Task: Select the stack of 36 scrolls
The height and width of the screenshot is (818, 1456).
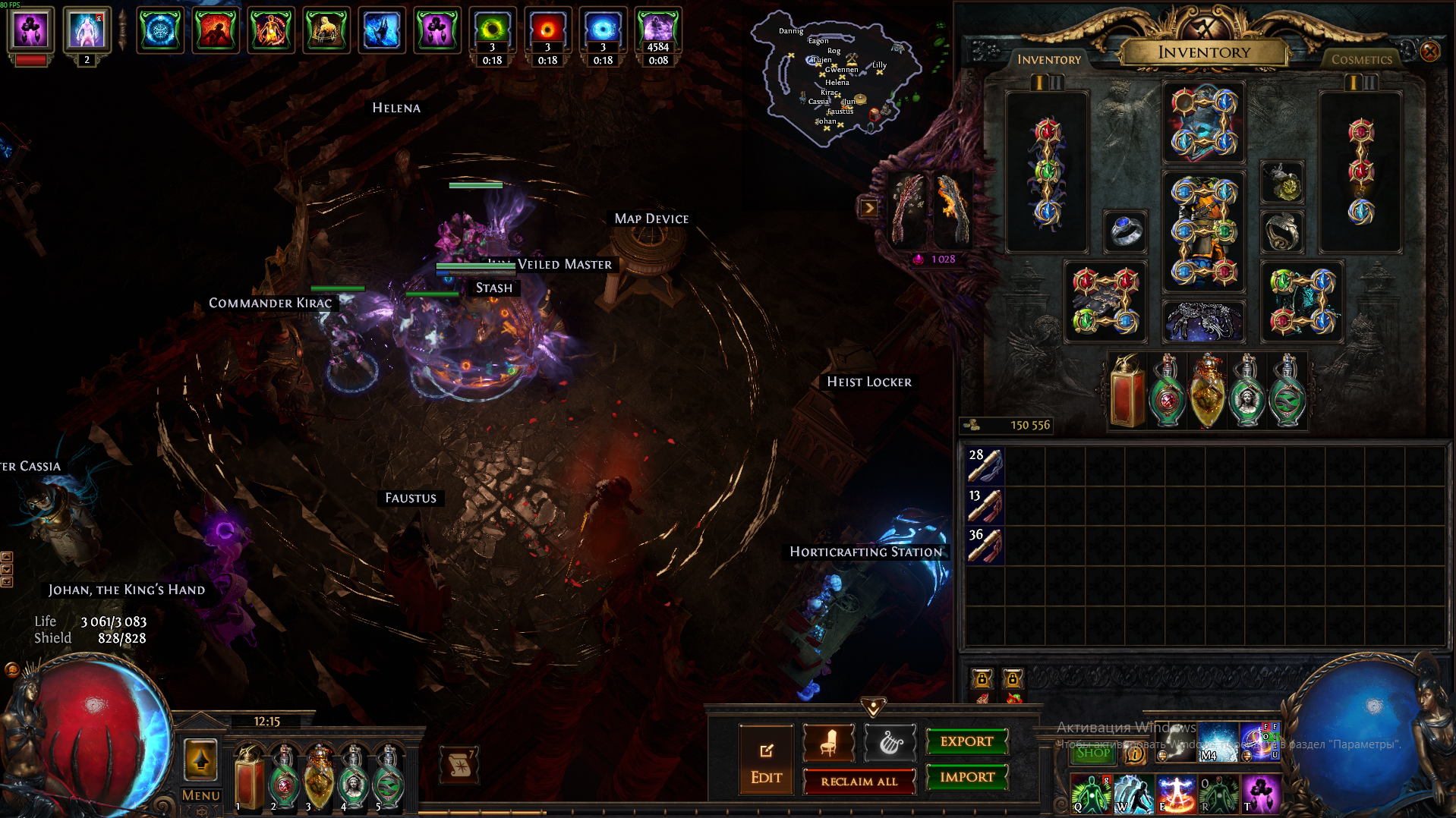Action: (x=985, y=545)
